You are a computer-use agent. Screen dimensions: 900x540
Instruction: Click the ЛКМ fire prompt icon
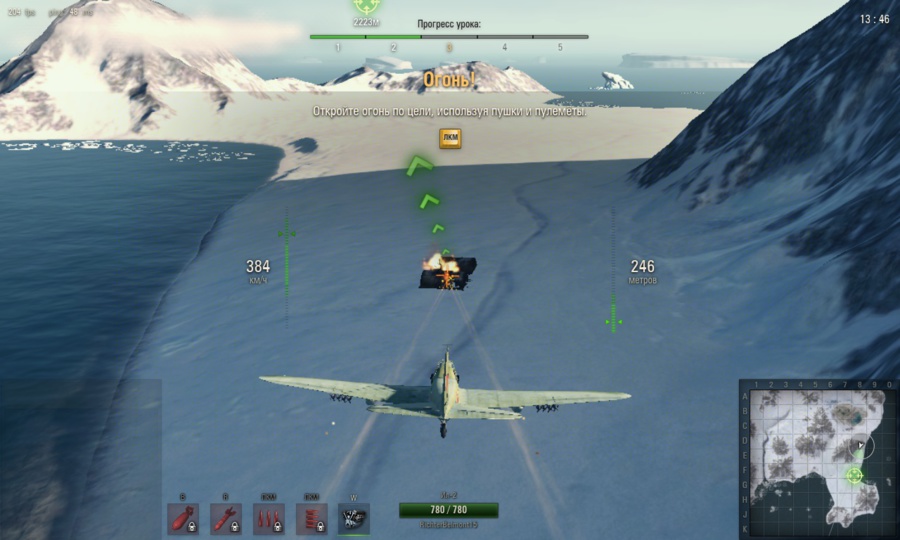[450, 138]
